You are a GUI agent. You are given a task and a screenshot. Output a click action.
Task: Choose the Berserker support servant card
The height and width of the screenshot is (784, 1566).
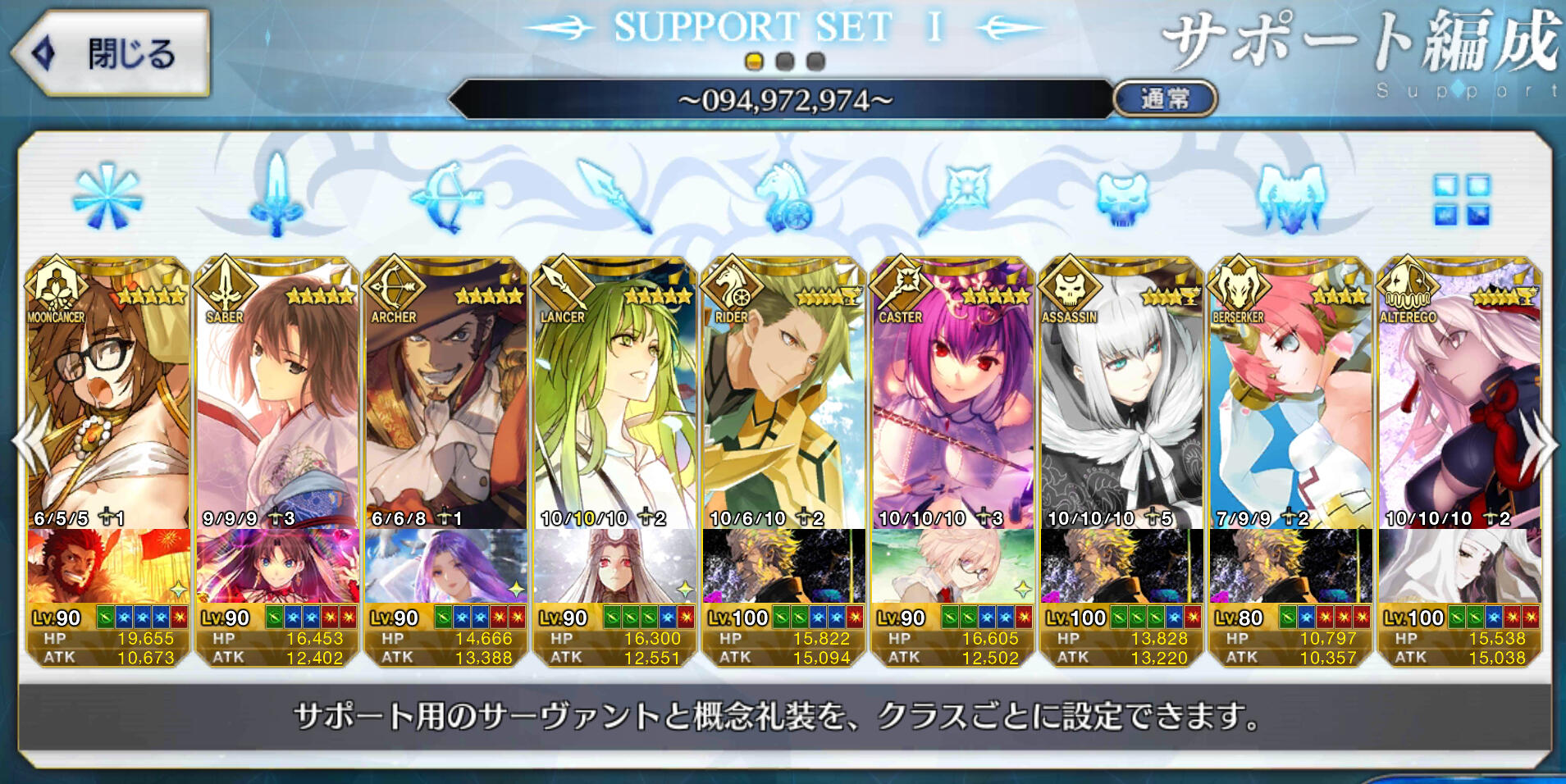pos(1291,394)
